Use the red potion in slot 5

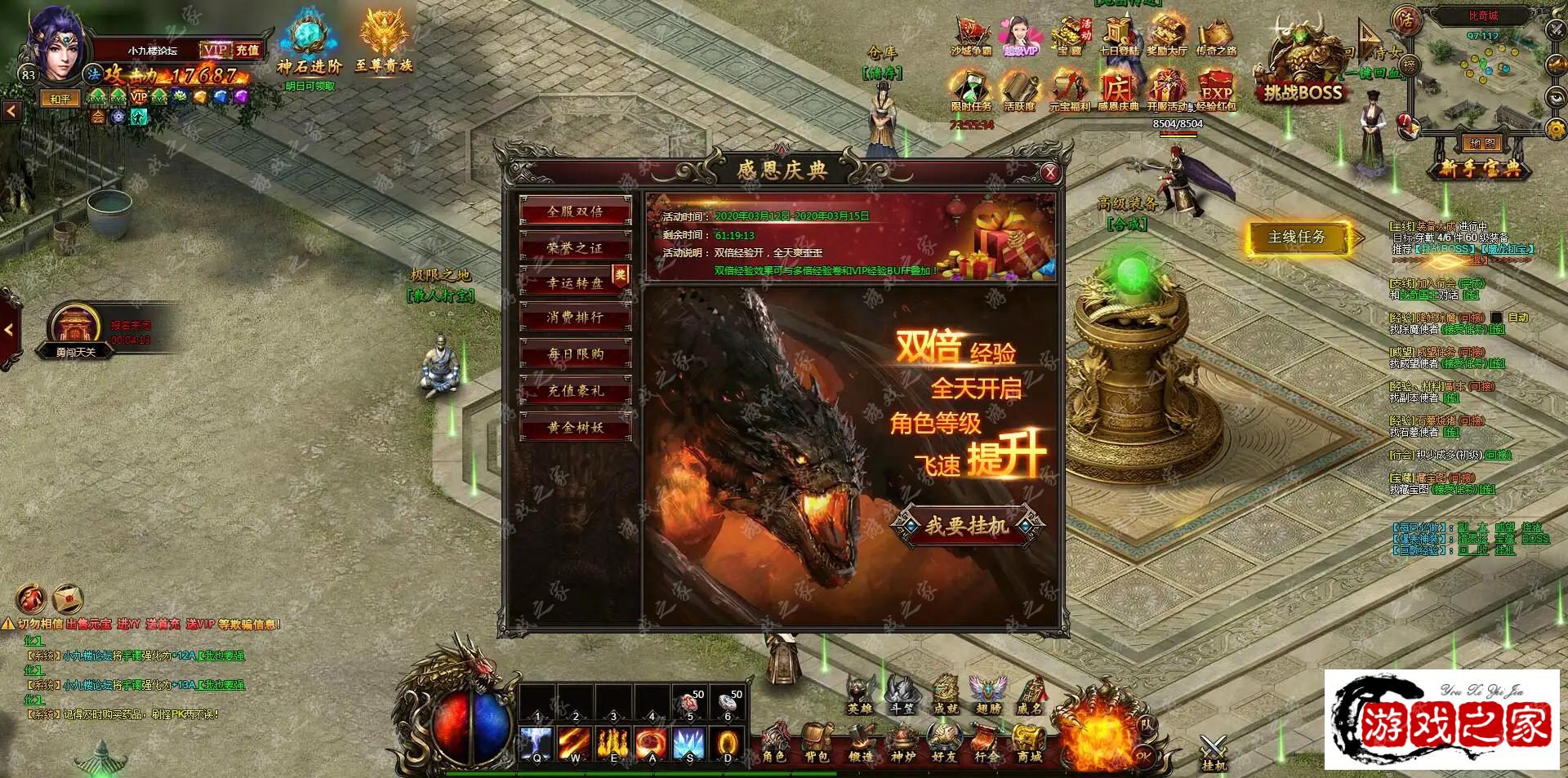coord(688,703)
